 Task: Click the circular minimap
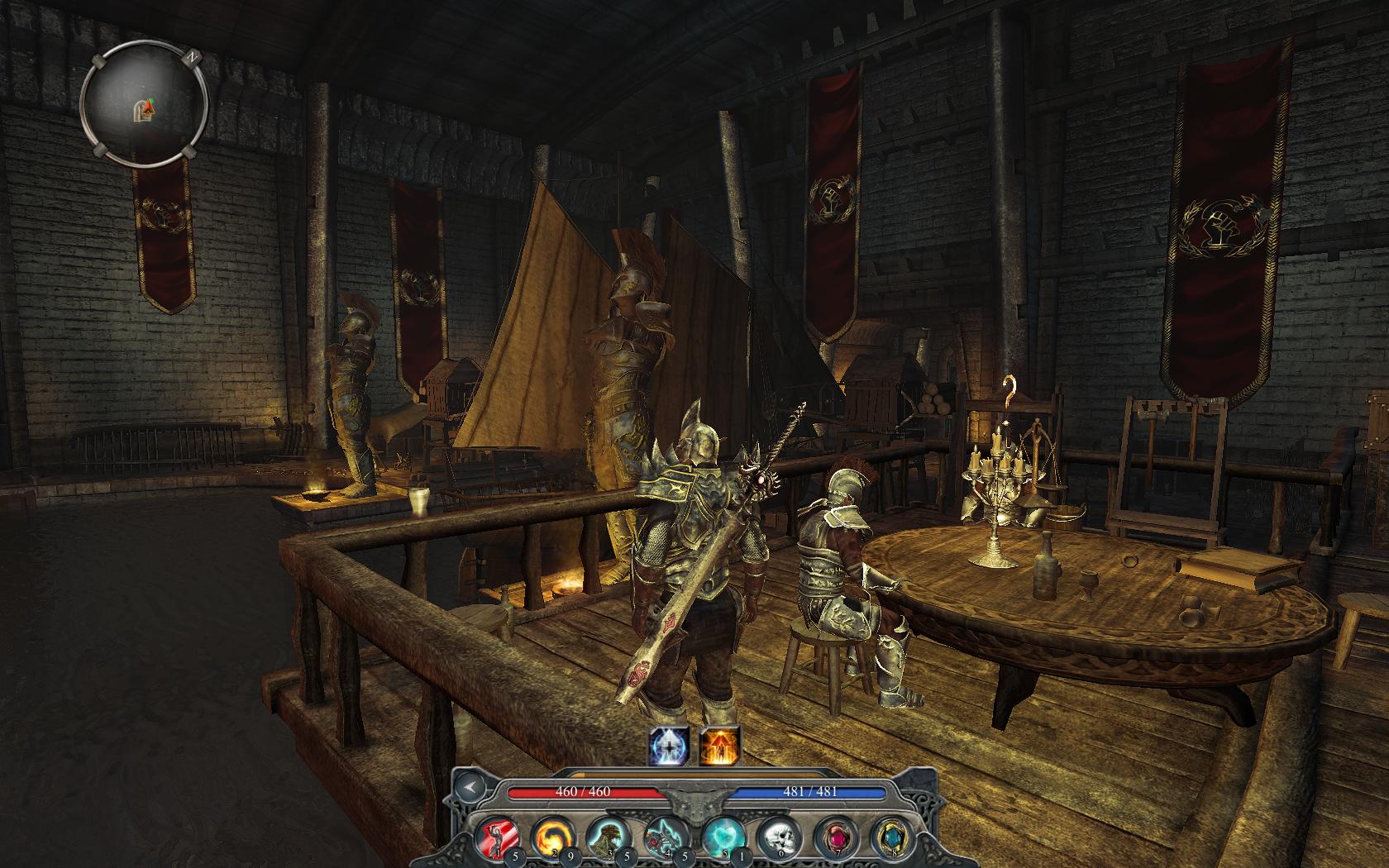[144, 105]
